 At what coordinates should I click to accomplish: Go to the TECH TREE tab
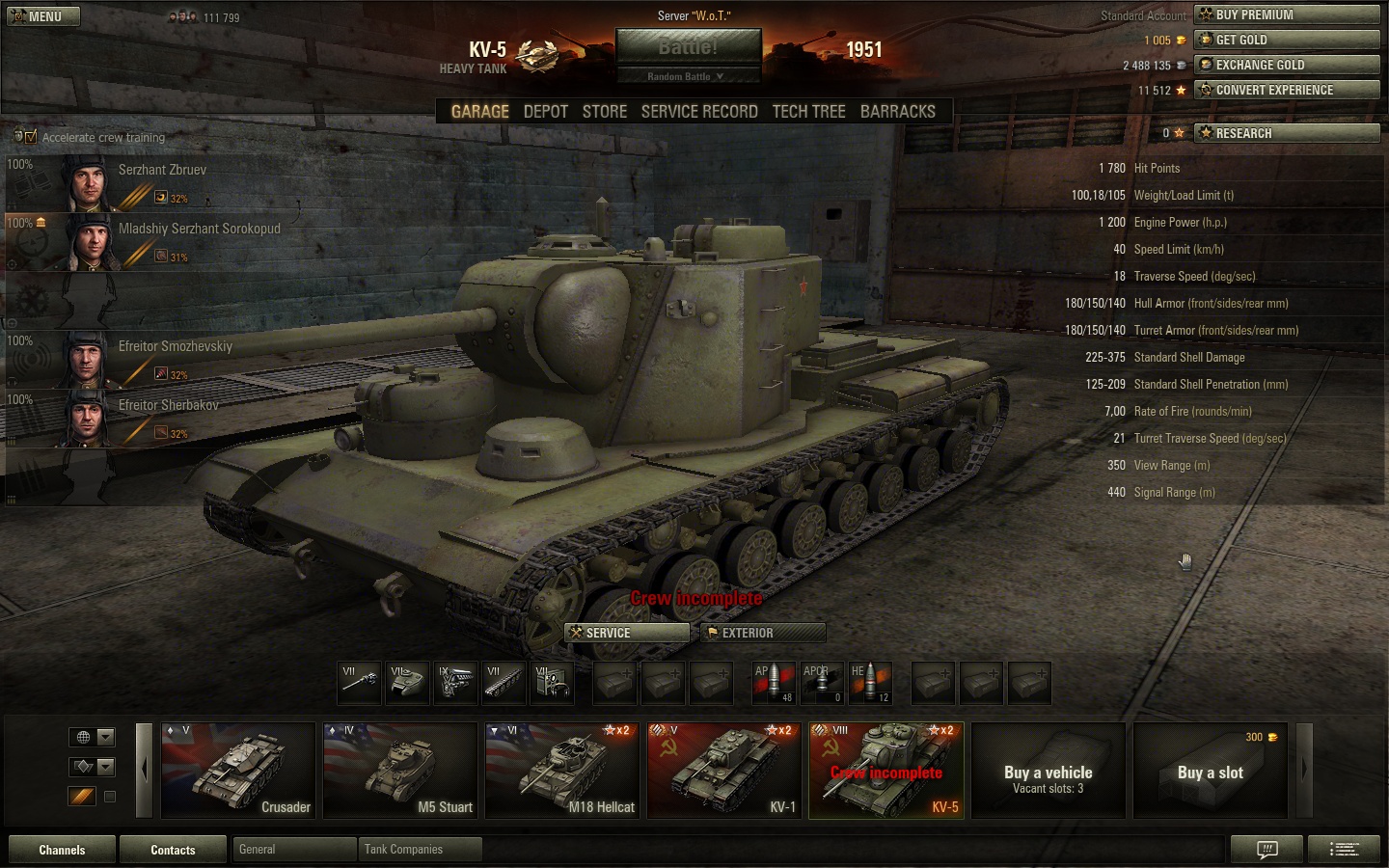coord(808,112)
